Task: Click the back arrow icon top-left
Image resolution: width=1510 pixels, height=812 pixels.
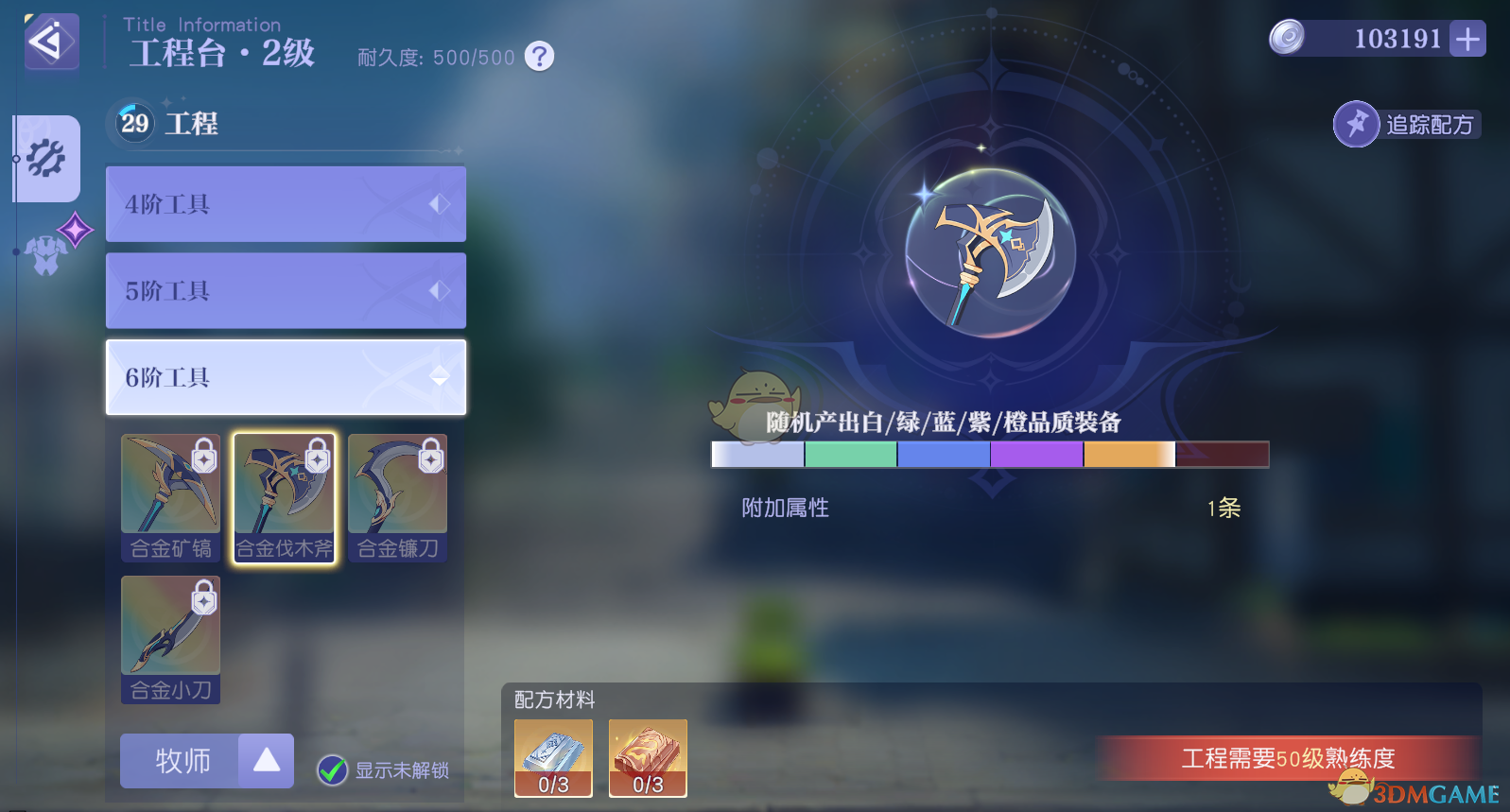Action: (51, 42)
